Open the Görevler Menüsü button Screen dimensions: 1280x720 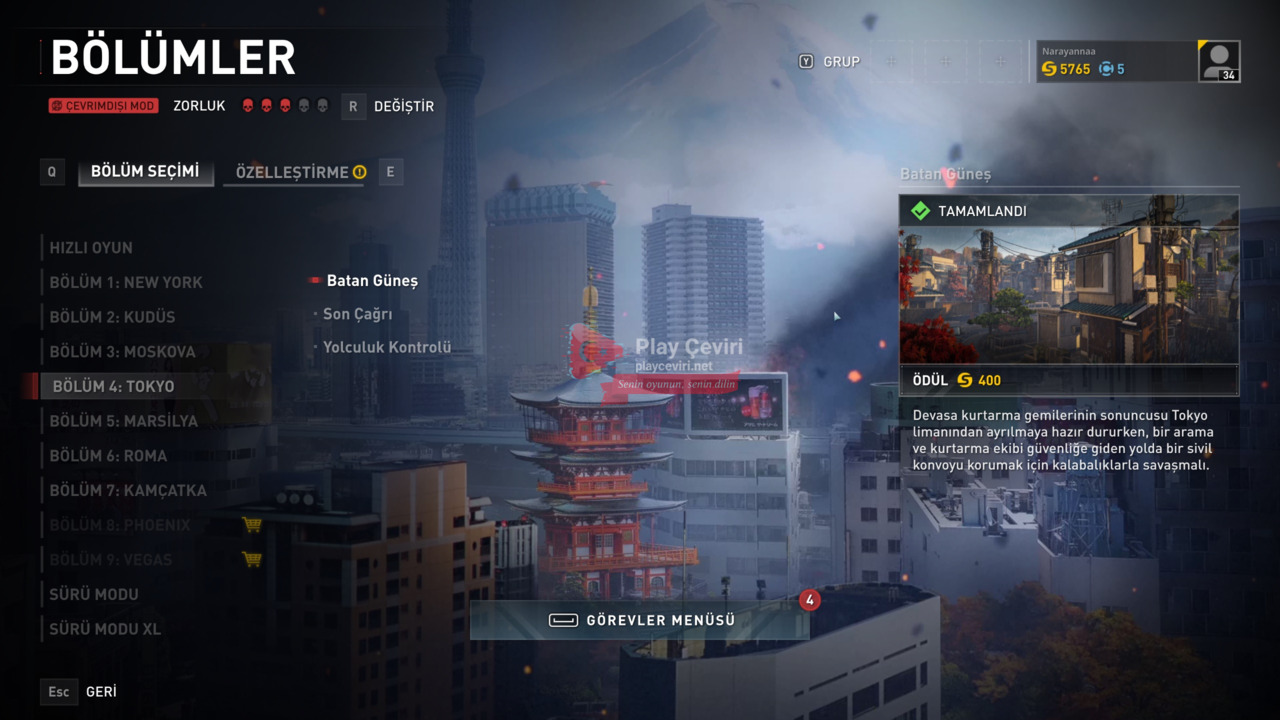tap(640, 620)
